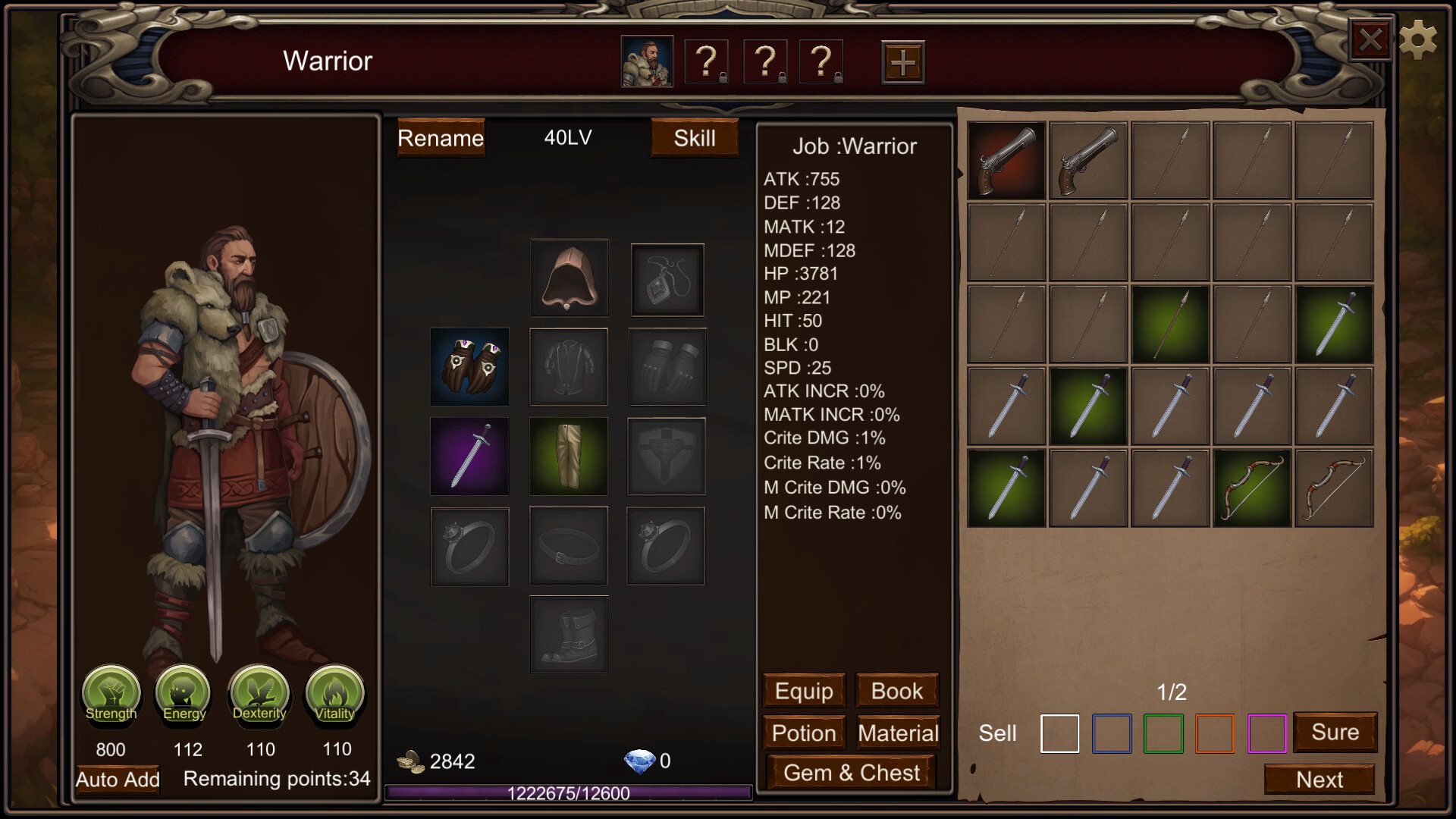This screenshot has height=819, width=1456.
Task: Click Auto Add to spend remaining points
Action: [117, 779]
